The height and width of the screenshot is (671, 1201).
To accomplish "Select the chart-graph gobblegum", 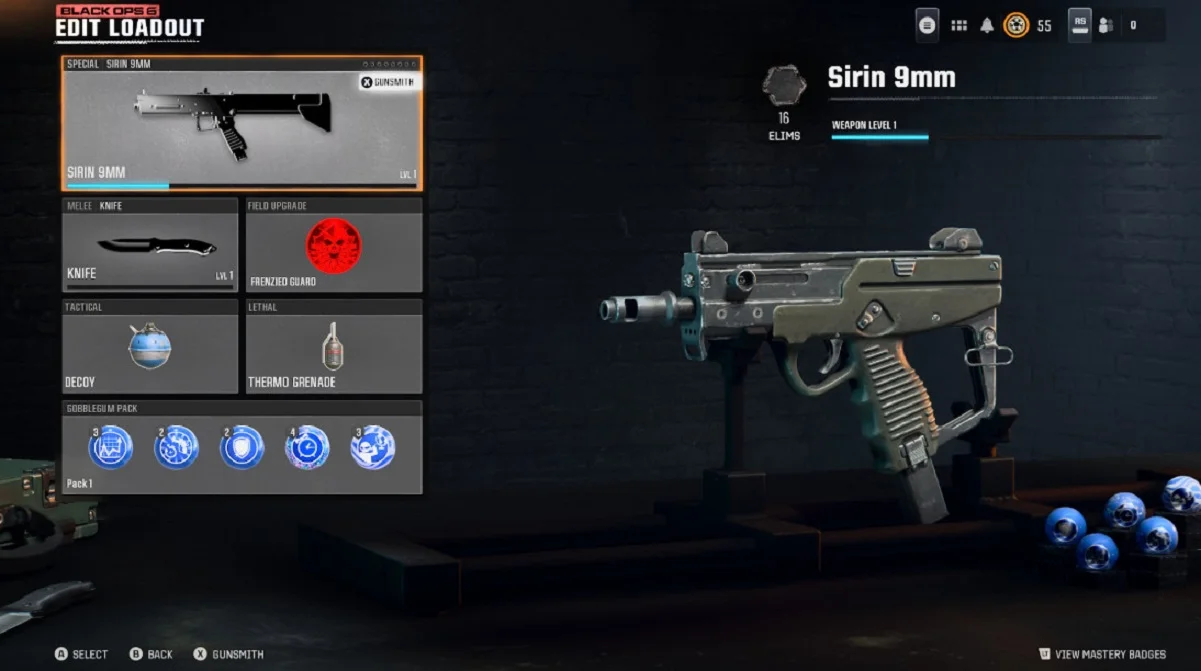I will coord(110,447).
